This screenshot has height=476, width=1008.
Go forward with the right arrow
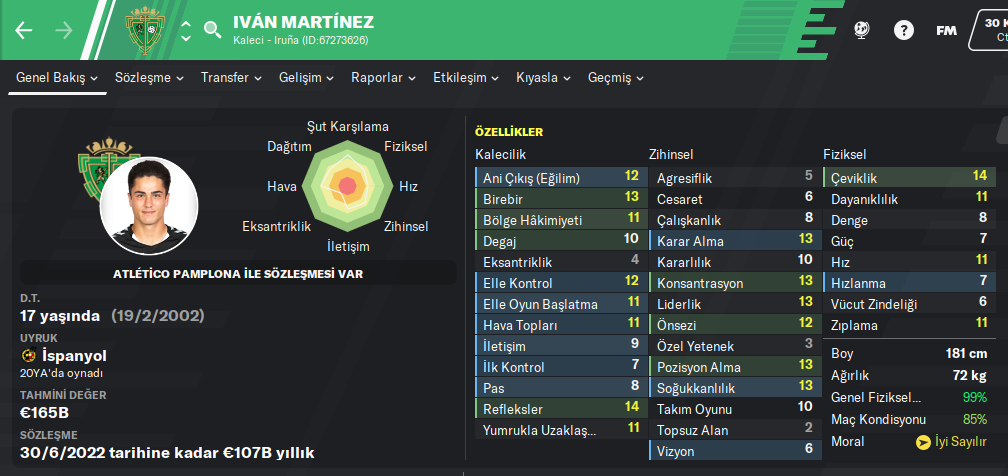(x=64, y=30)
